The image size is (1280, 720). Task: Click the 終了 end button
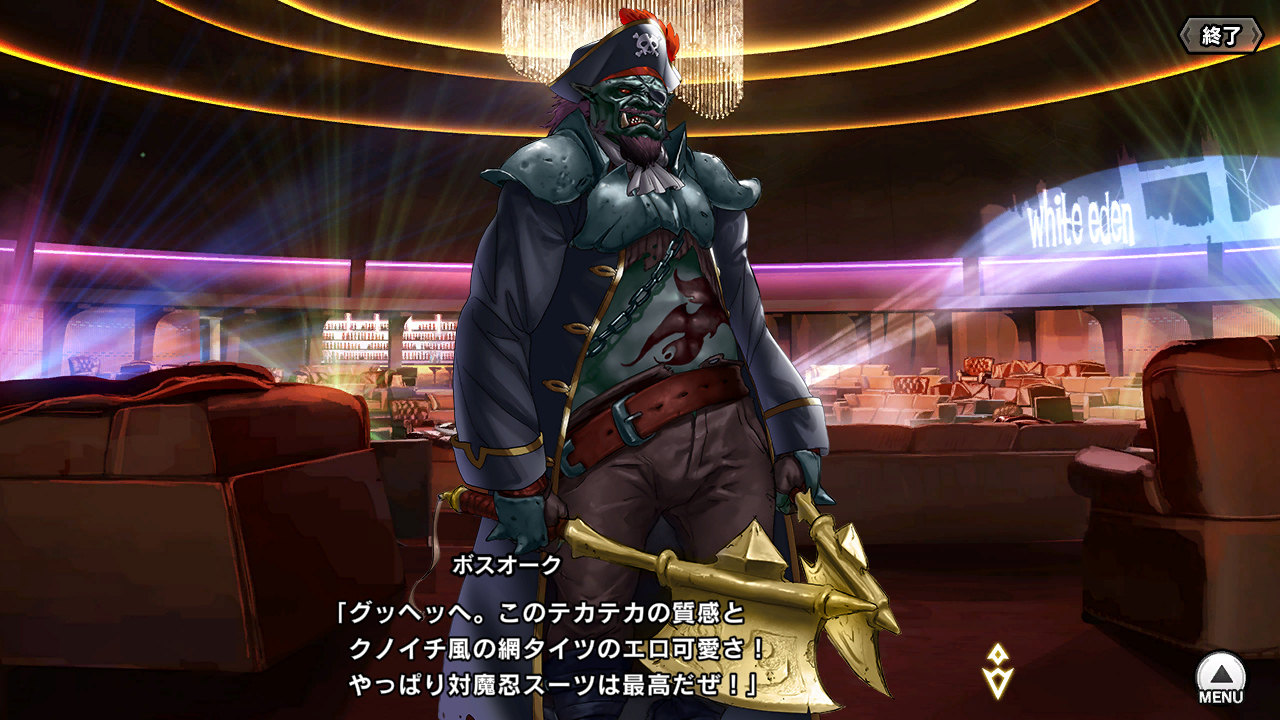(x=1220, y=36)
